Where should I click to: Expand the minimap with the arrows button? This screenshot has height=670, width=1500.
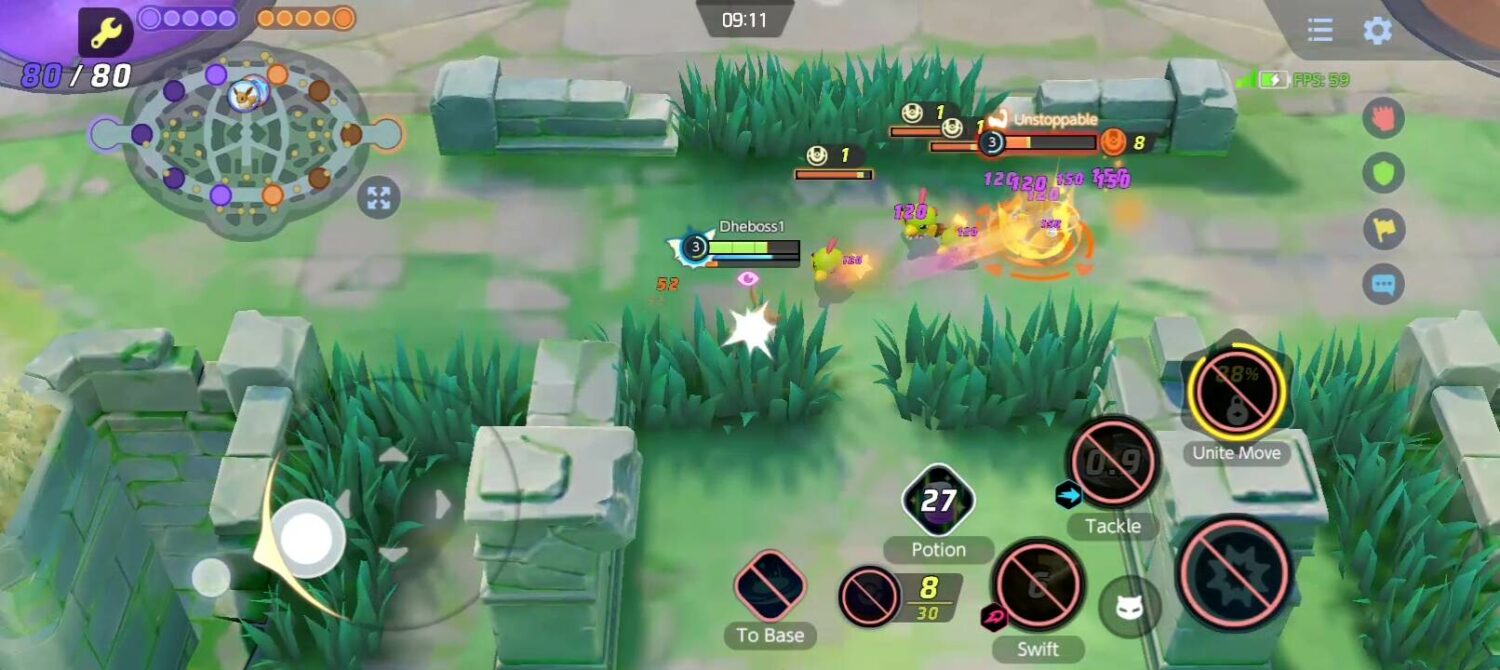379,197
